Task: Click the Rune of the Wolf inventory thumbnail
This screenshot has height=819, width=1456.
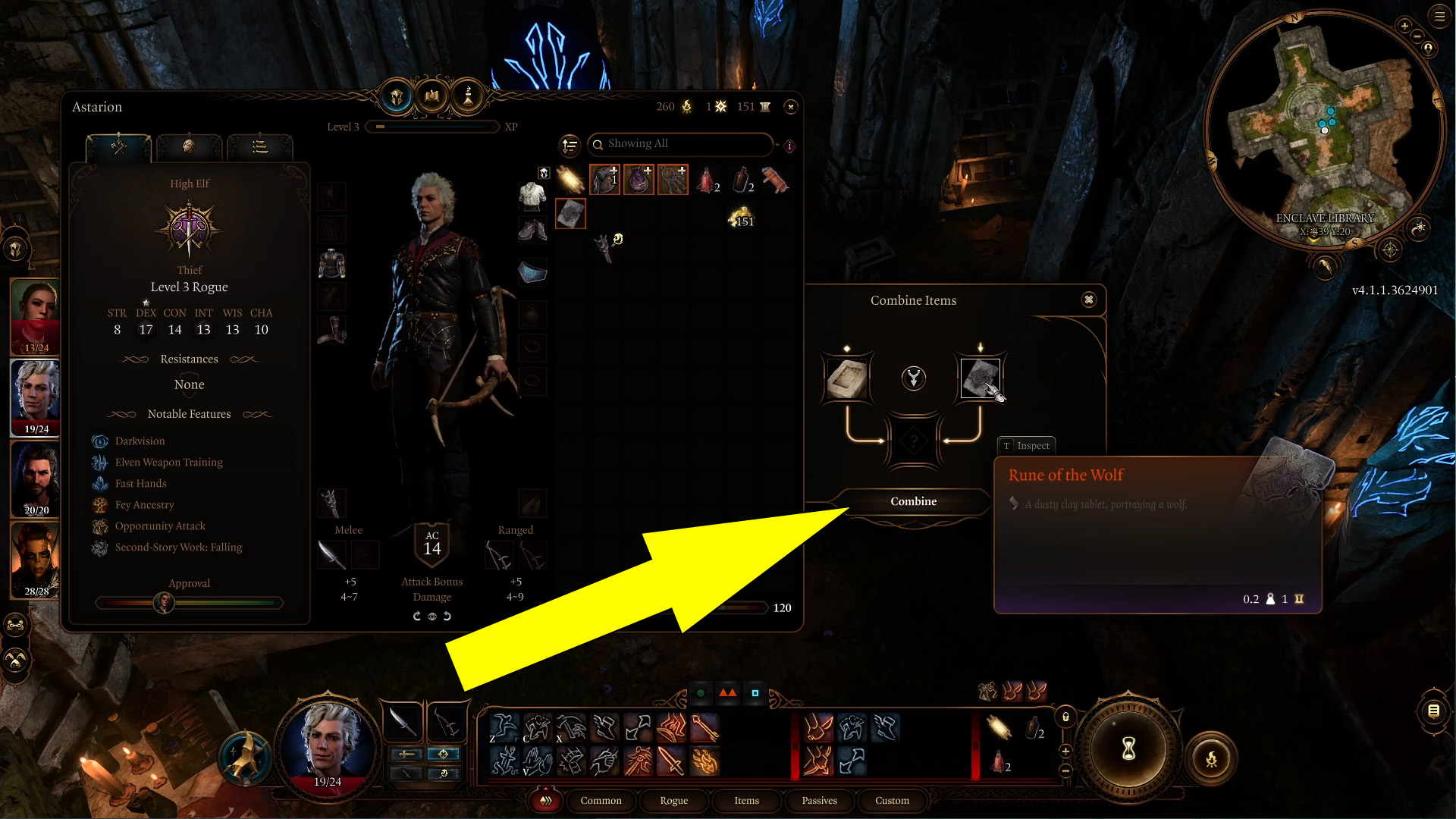Action: (571, 214)
